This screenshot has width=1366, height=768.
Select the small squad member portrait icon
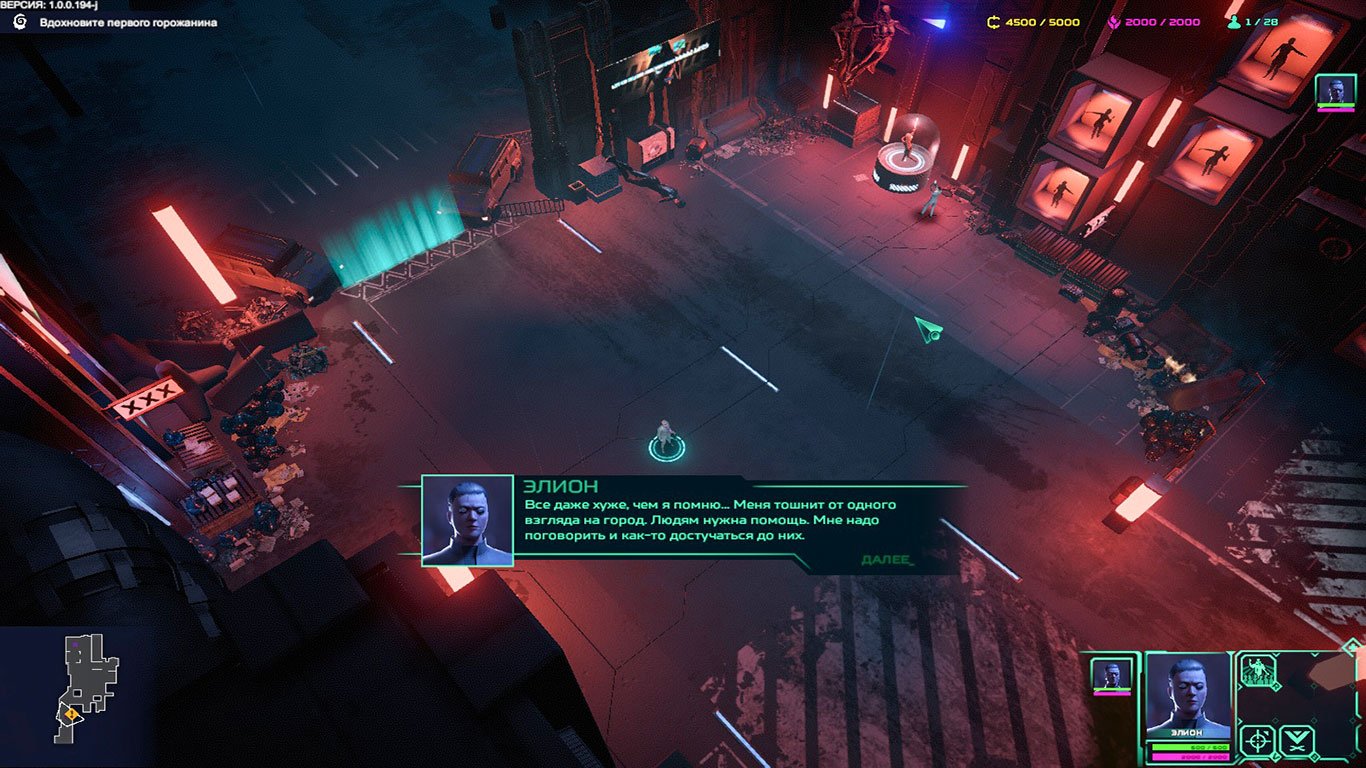(1111, 674)
